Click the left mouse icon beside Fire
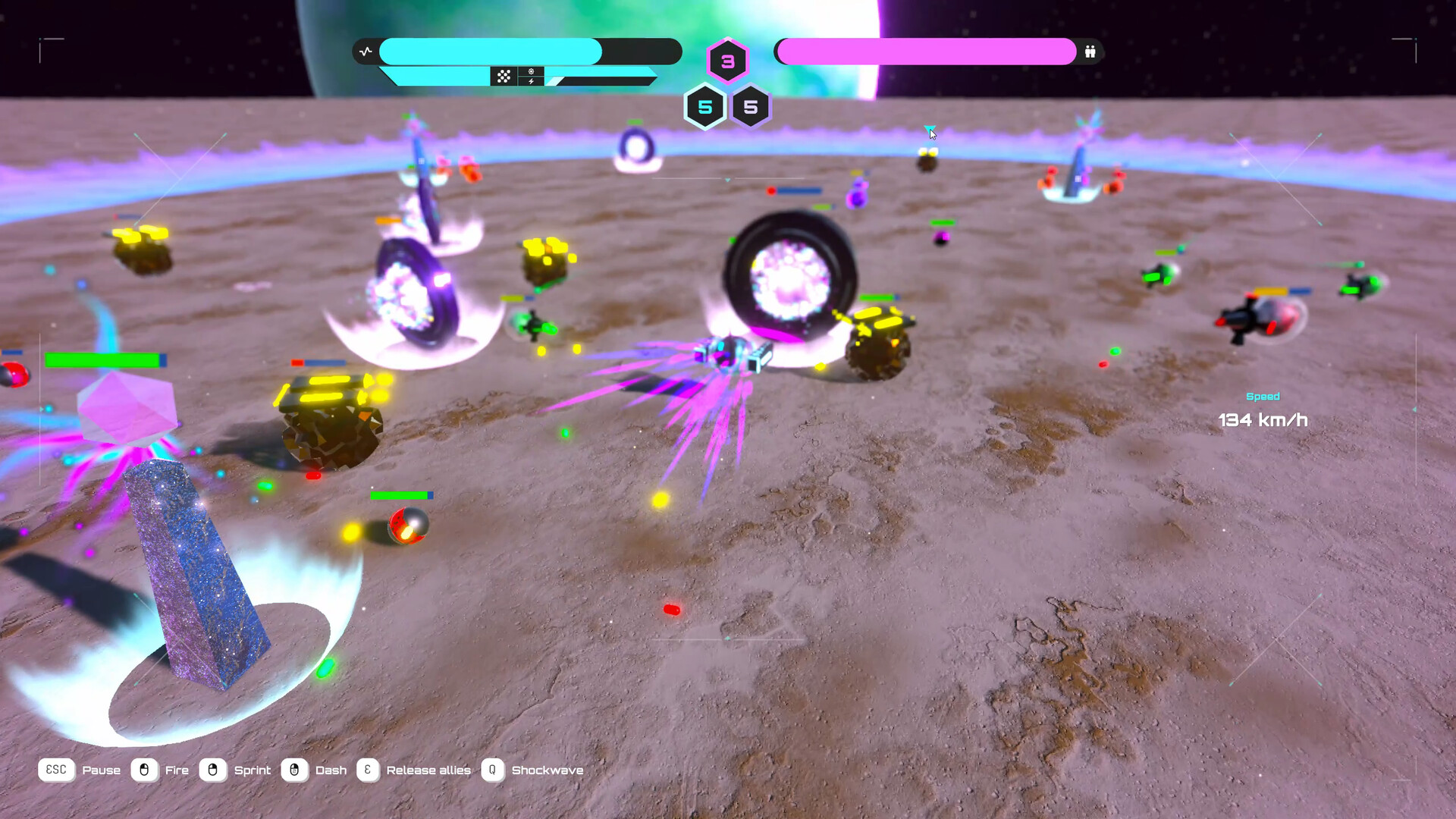 (x=144, y=770)
